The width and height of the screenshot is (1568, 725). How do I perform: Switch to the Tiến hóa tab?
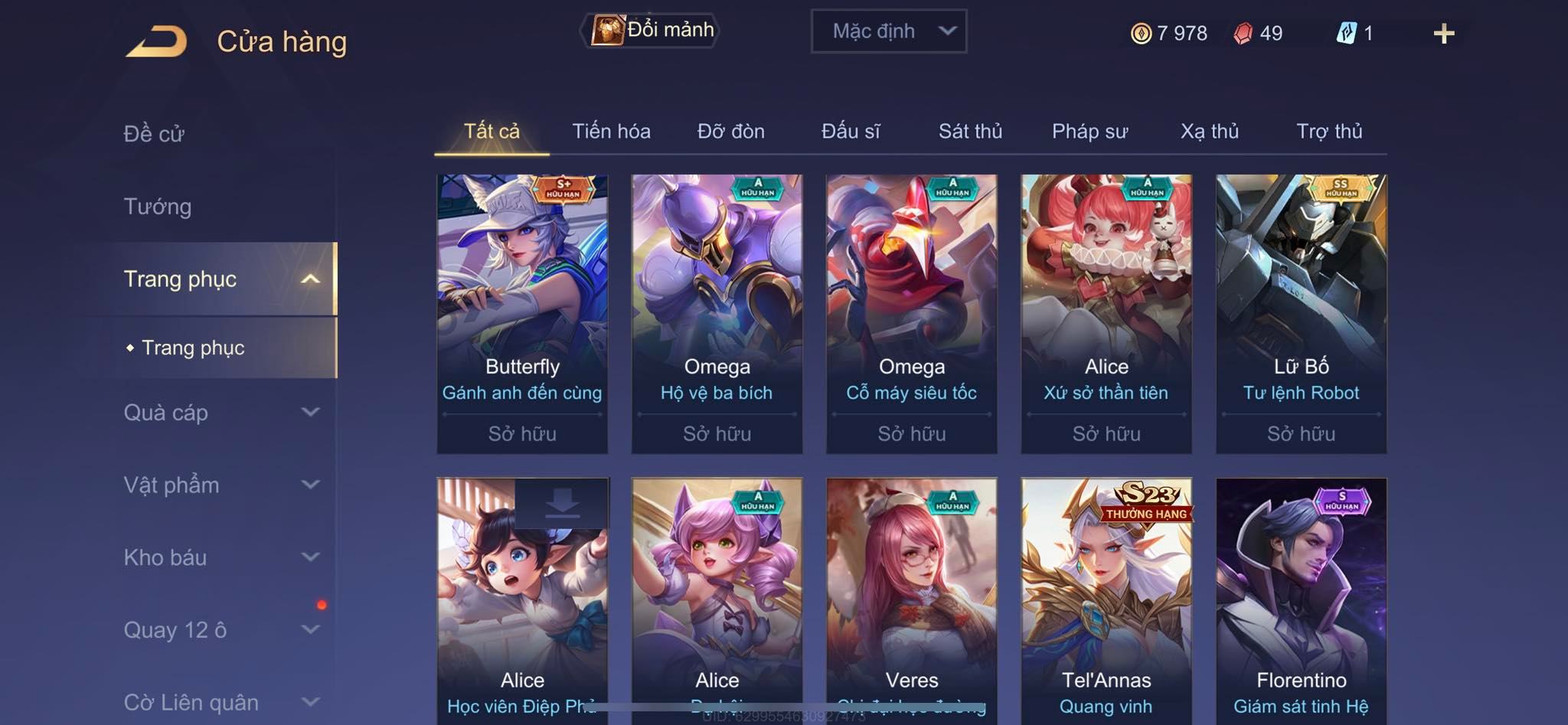tap(611, 132)
